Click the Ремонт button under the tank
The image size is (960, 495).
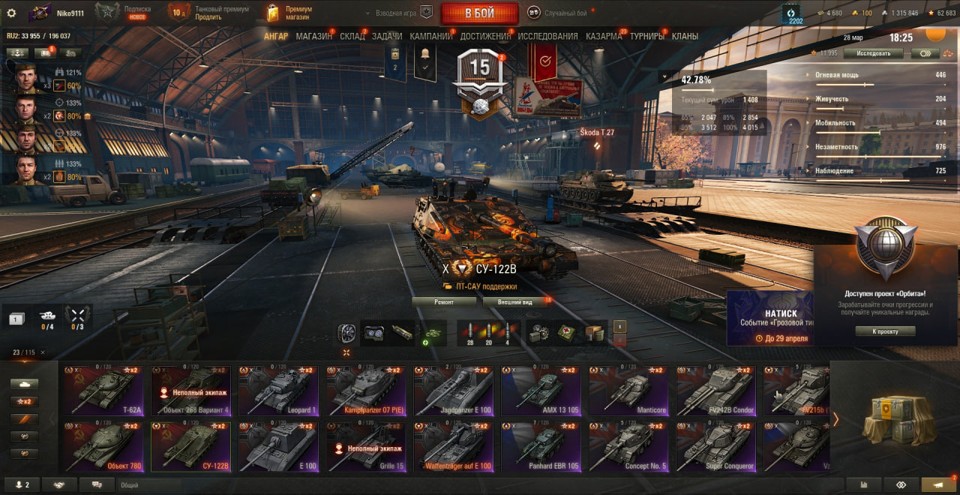[443, 300]
